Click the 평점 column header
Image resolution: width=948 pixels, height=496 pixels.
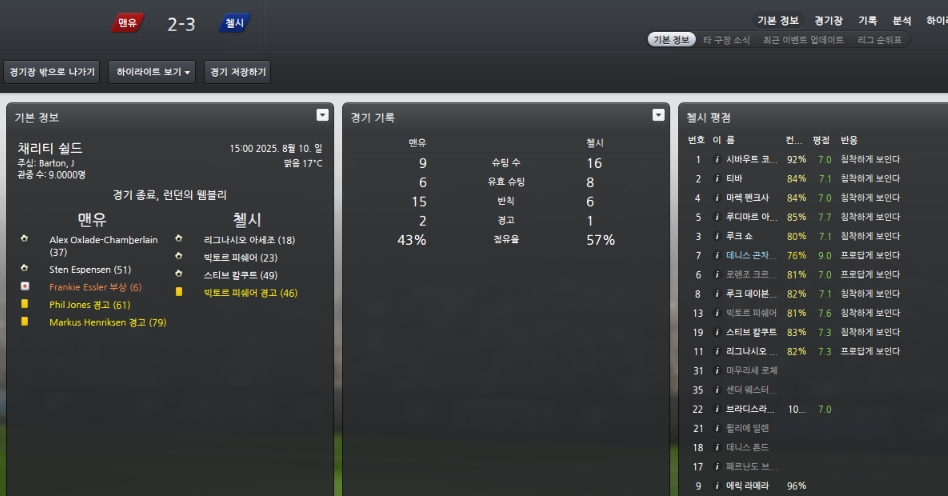click(821, 140)
